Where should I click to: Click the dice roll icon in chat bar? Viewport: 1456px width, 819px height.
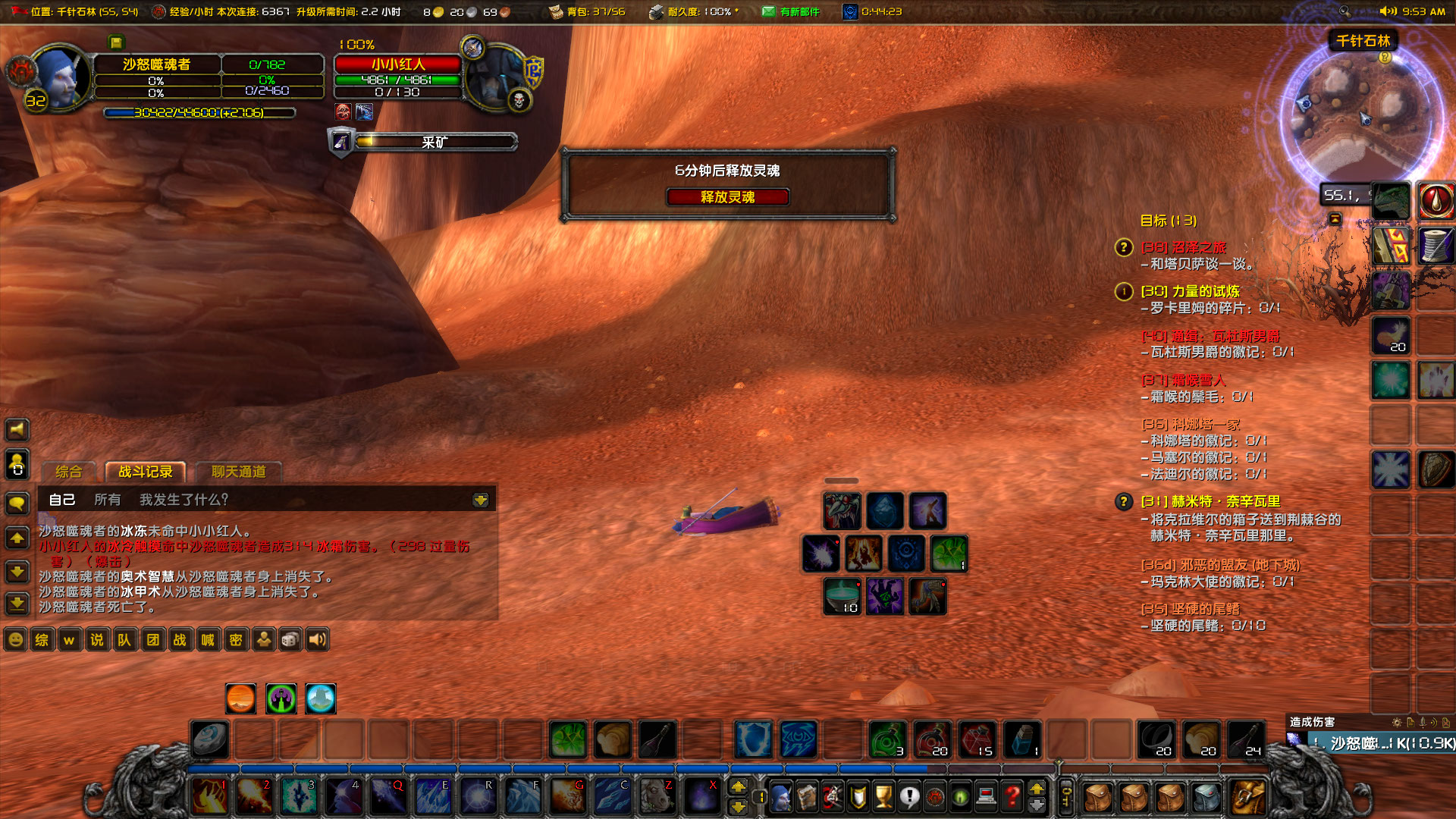(x=290, y=639)
